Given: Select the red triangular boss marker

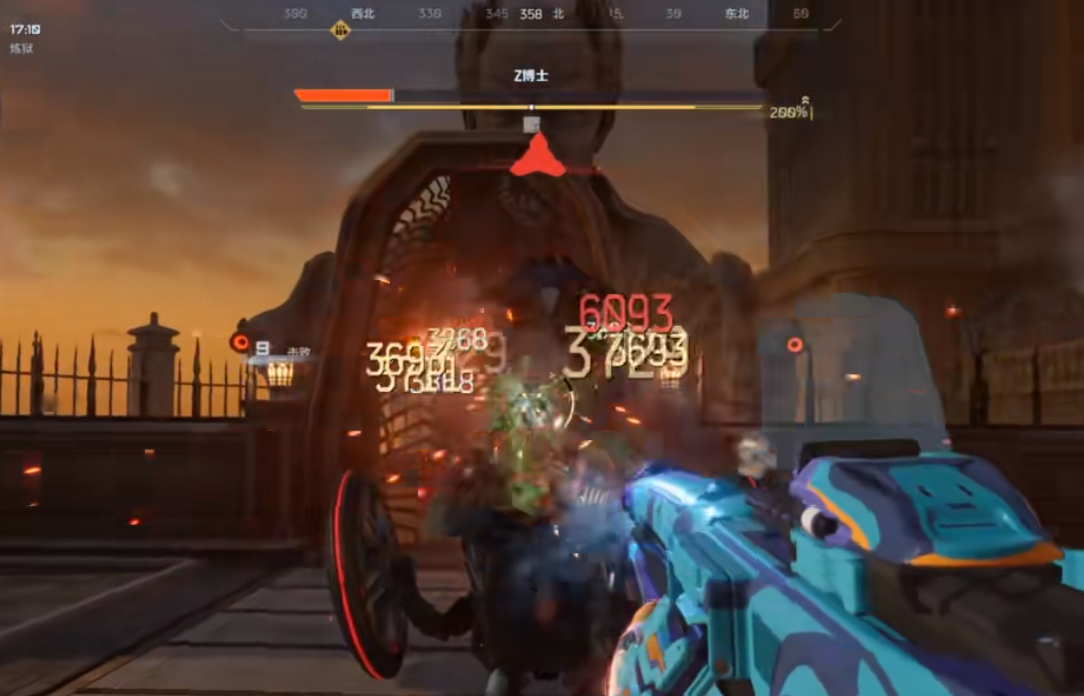Looking at the screenshot, I should click(x=537, y=157).
